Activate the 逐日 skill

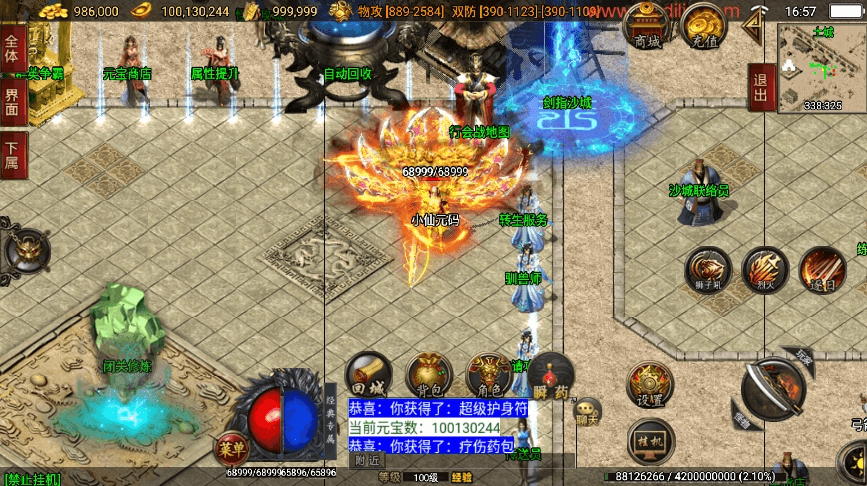point(822,270)
